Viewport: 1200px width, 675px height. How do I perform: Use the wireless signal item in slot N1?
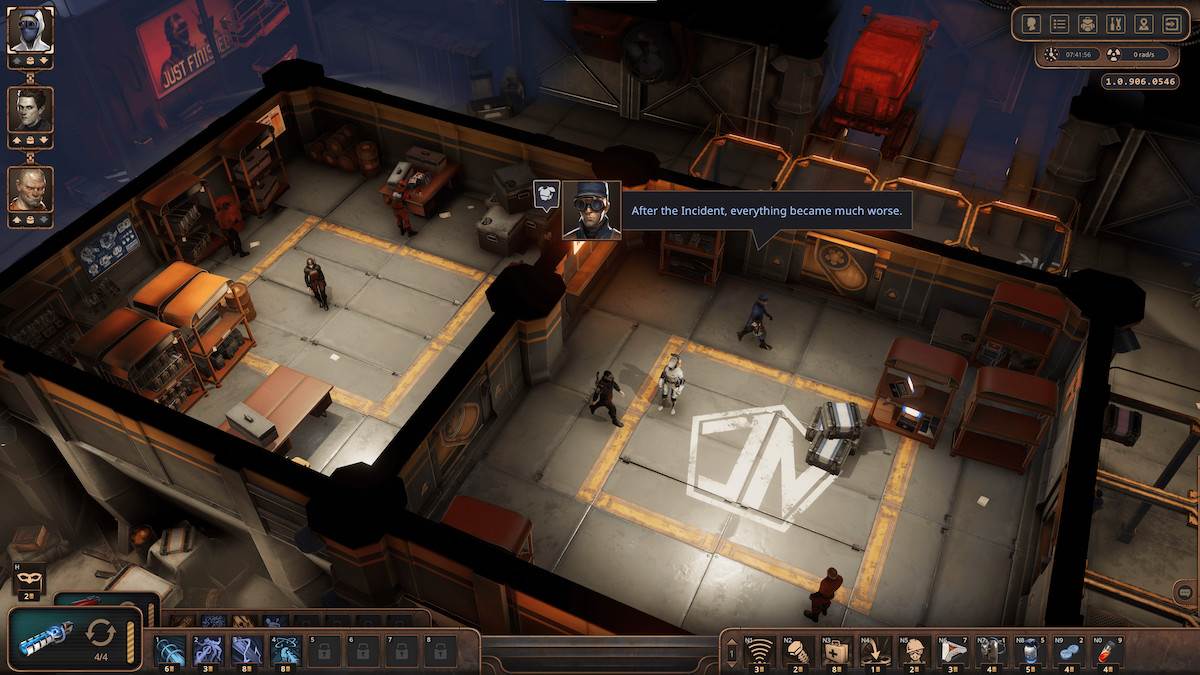(x=761, y=652)
